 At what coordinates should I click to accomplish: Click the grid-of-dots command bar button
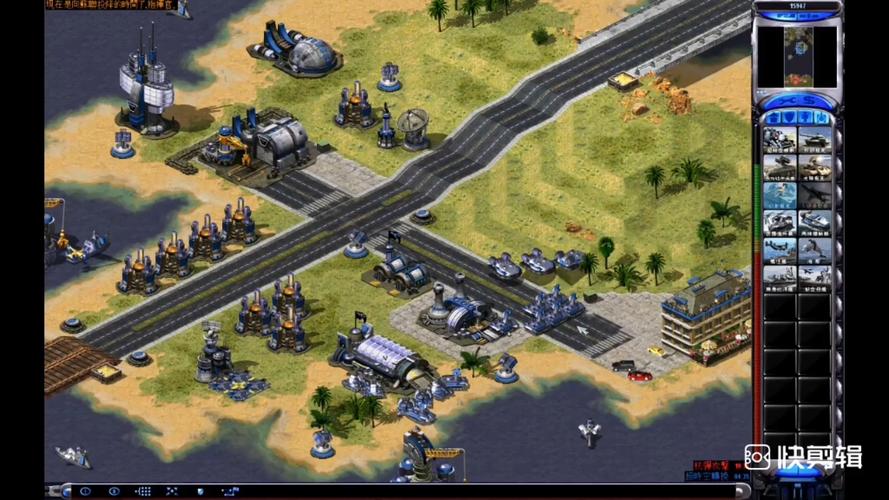pos(144,491)
